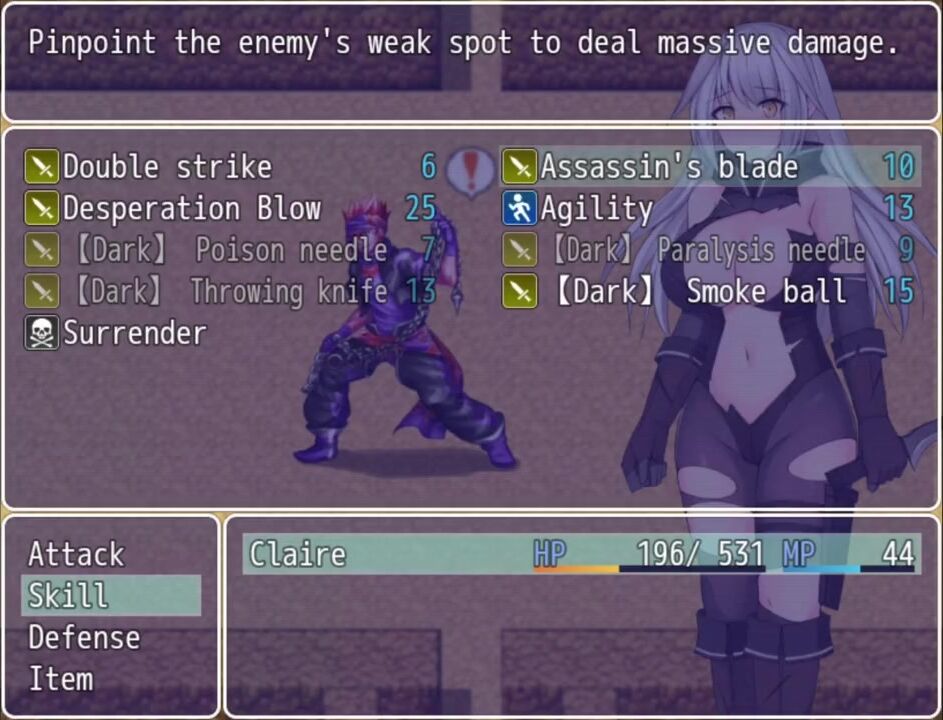
Task: Pick the Paralysis needle skill entry
Action: click(x=710, y=250)
